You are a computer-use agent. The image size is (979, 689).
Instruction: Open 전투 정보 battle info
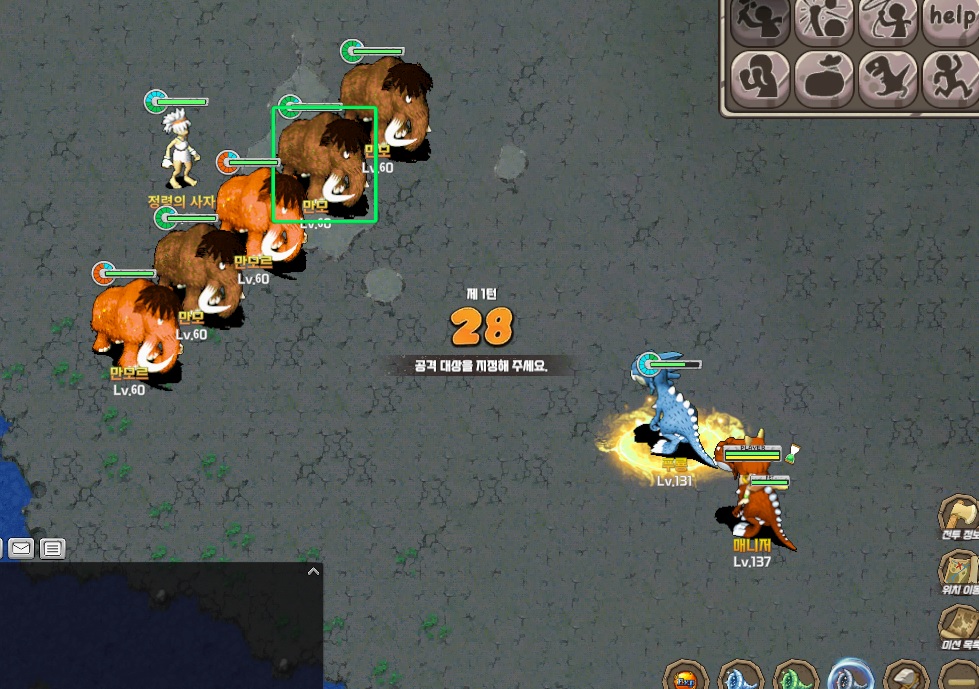tap(958, 517)
